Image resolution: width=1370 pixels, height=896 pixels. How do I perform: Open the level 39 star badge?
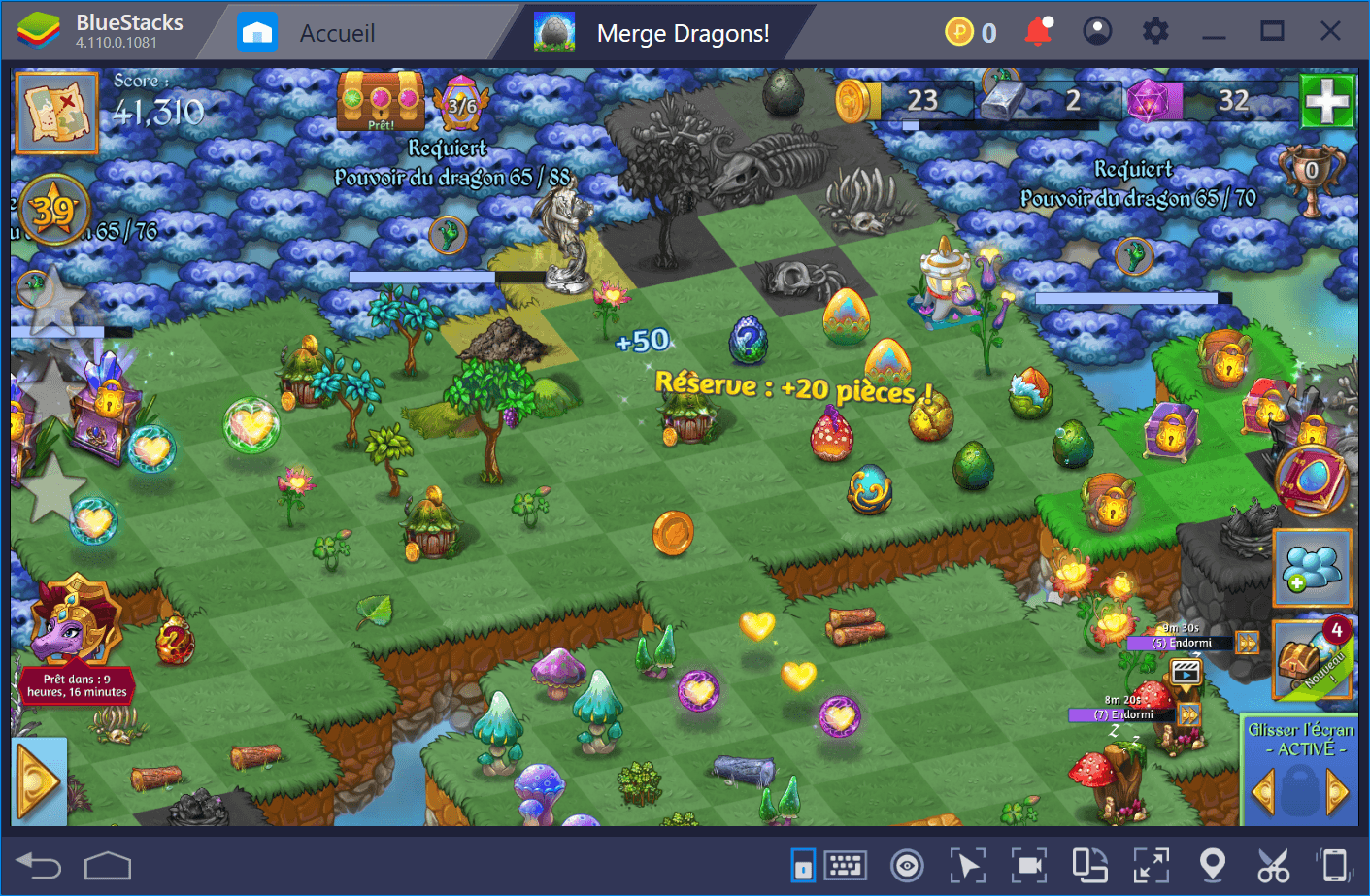55,207
